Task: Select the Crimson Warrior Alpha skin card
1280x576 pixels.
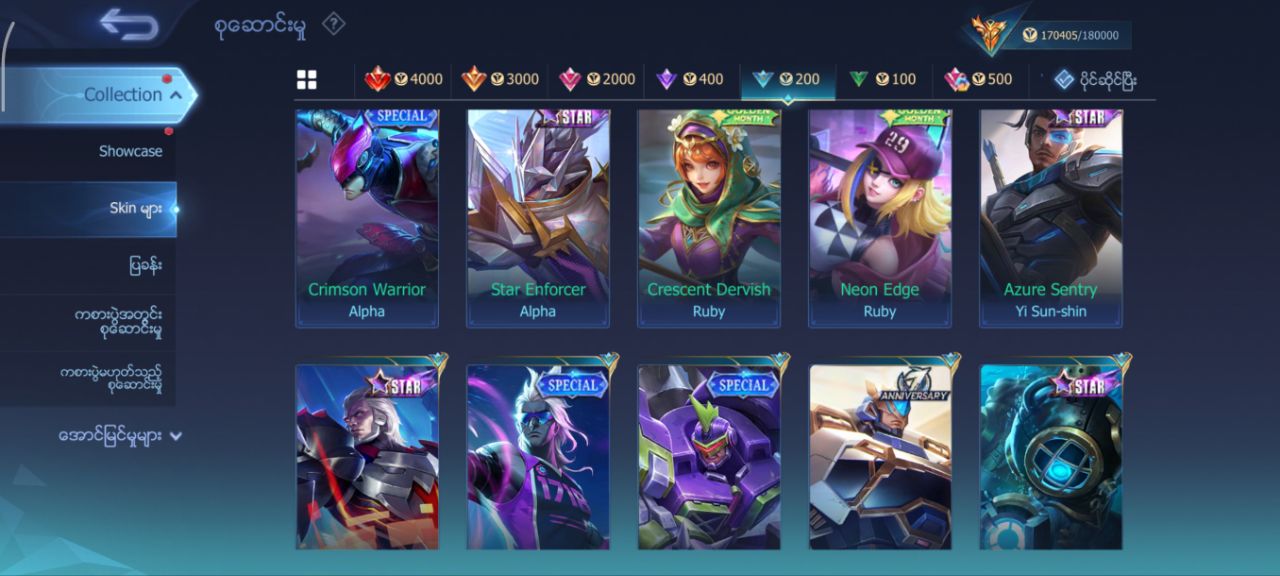Action: (367, 218)
